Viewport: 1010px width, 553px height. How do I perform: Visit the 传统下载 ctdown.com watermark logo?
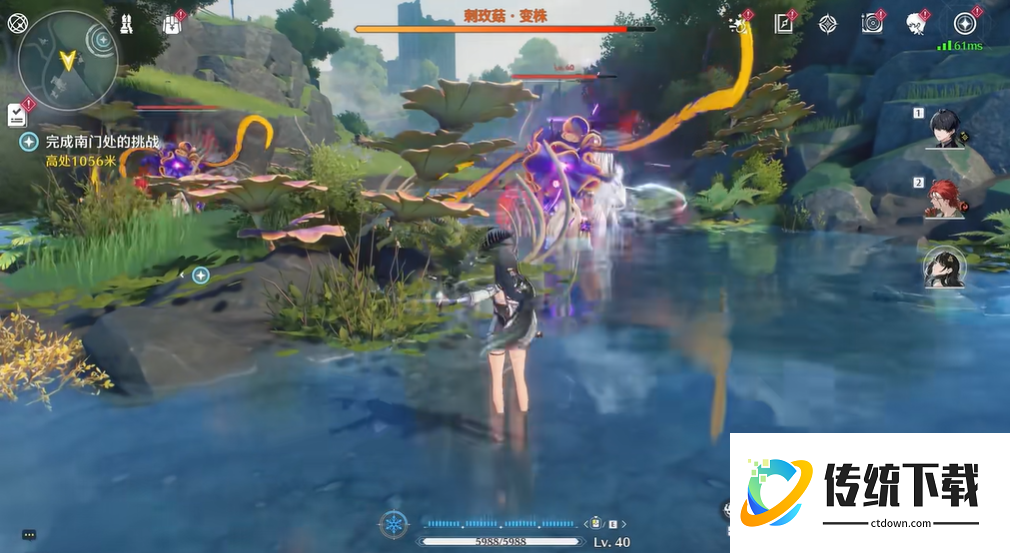(868, 492)
